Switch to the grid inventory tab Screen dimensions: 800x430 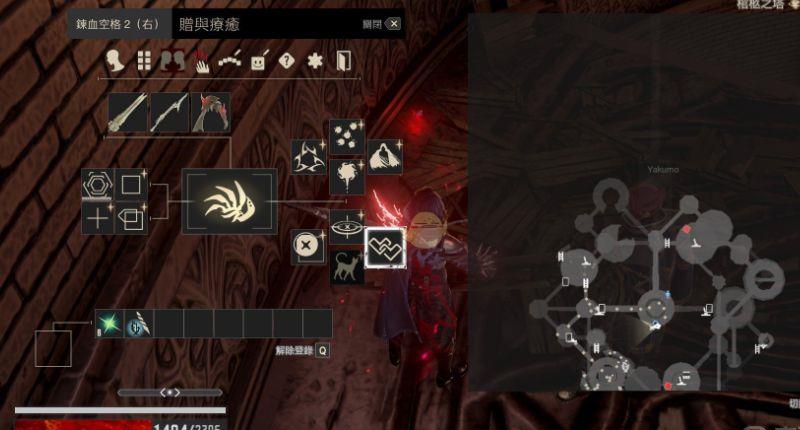144,61
